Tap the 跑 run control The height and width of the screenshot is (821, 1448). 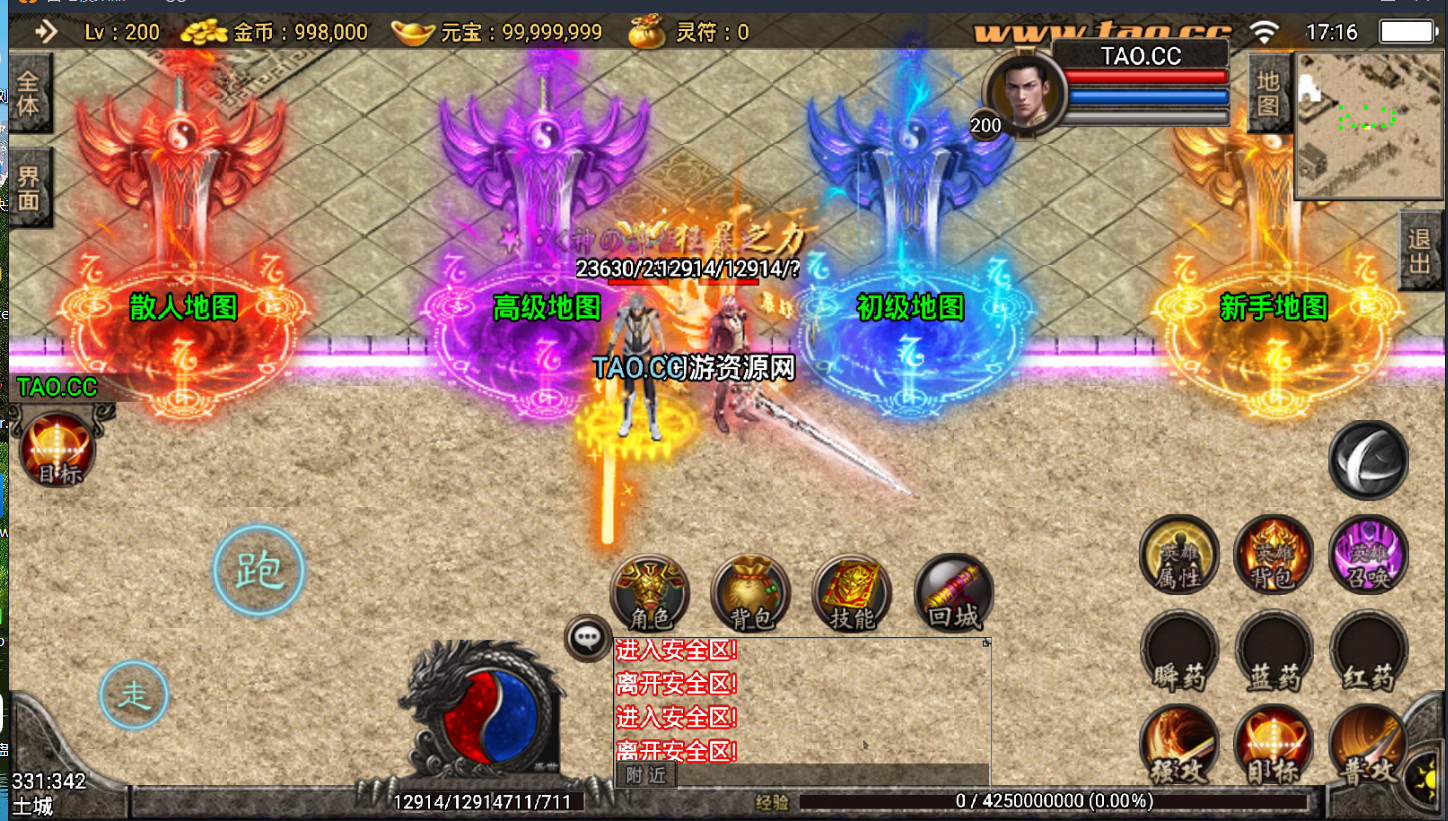pyautogui.click(x=259, y=571)
